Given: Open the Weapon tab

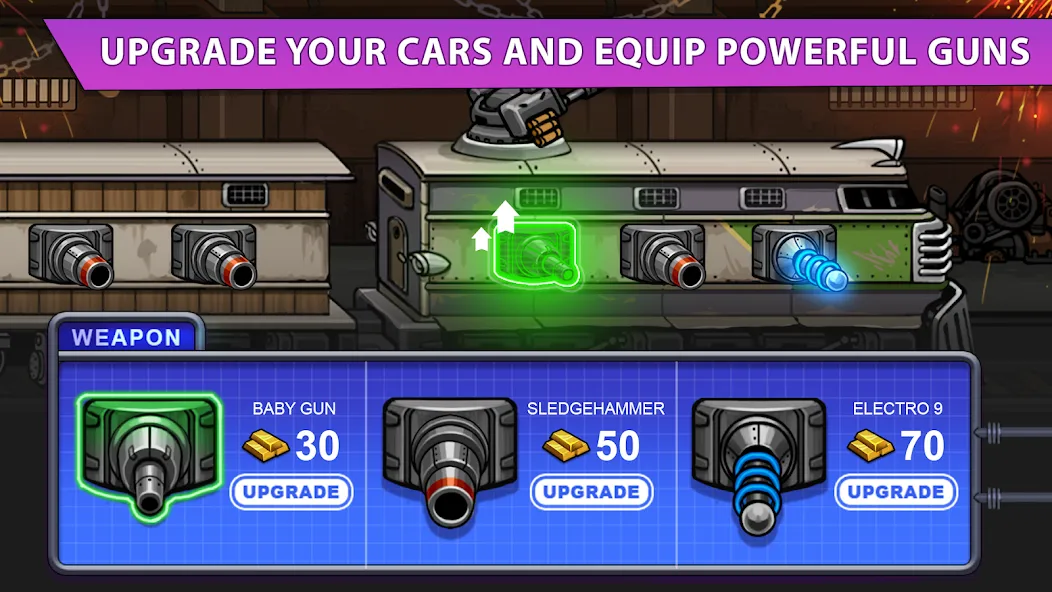Looking at the screenshot, I should [126, 337].
